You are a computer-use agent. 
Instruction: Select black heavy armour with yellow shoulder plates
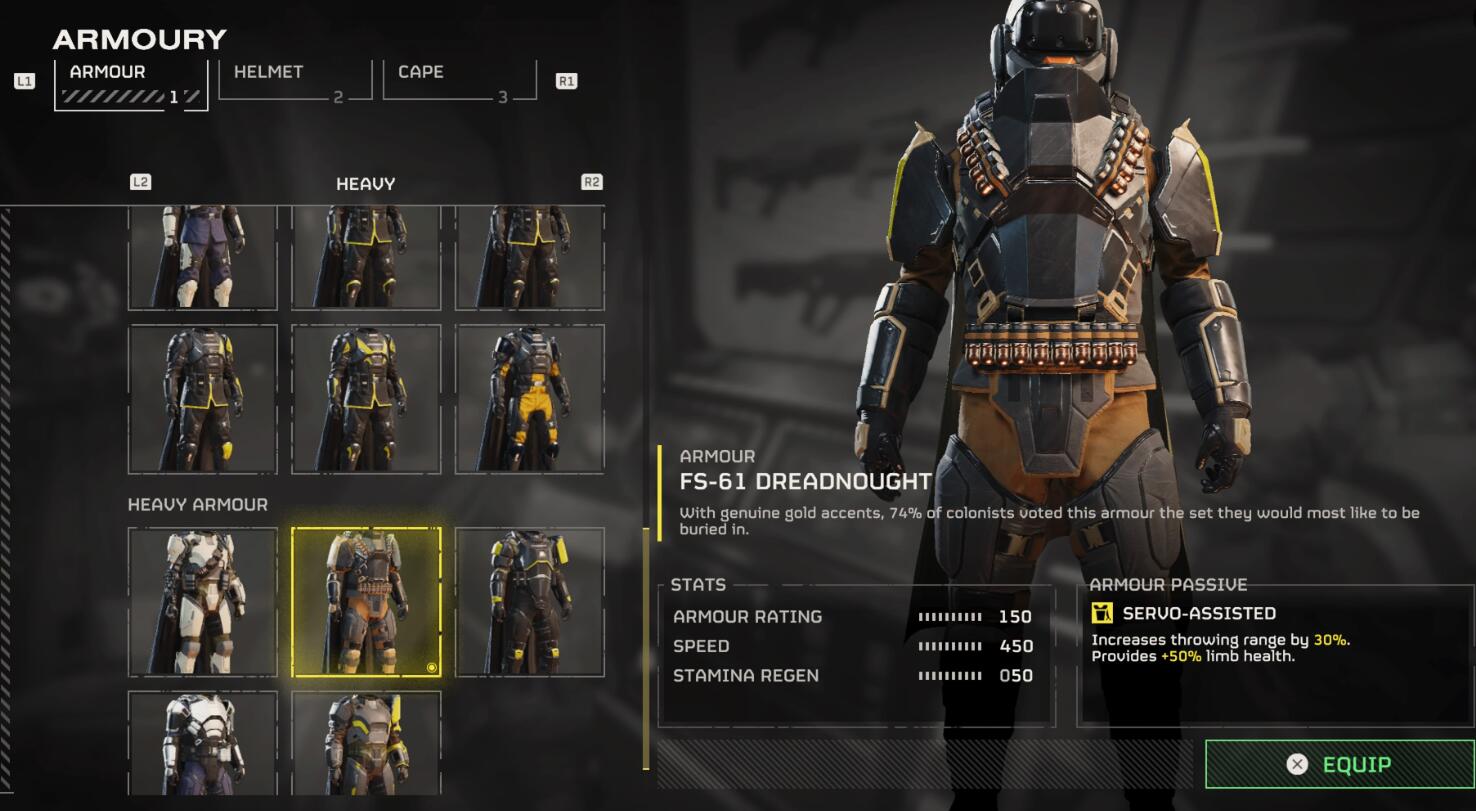(530, 602)
